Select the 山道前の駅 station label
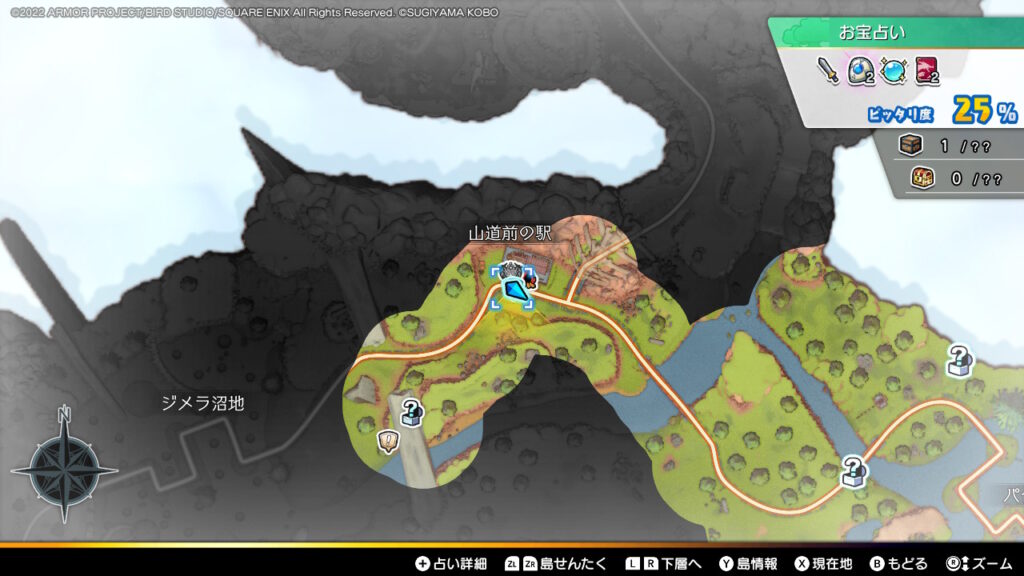The height and width of the screenshot is (576, 1024). pyautogui.click(x=511, y=233)
